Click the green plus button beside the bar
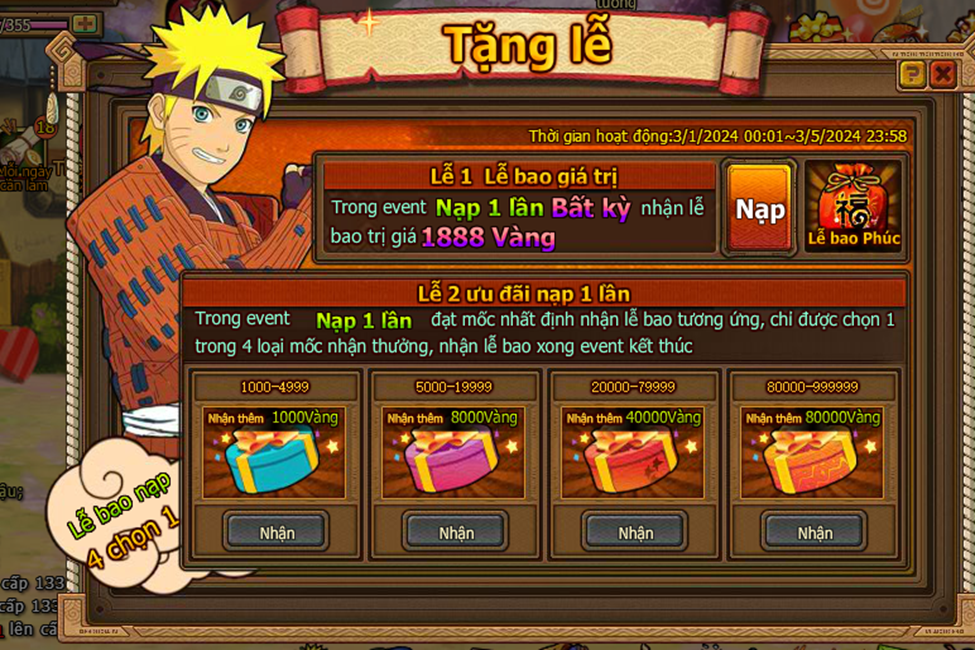975x650 pixels. click(x=87, y=22)
